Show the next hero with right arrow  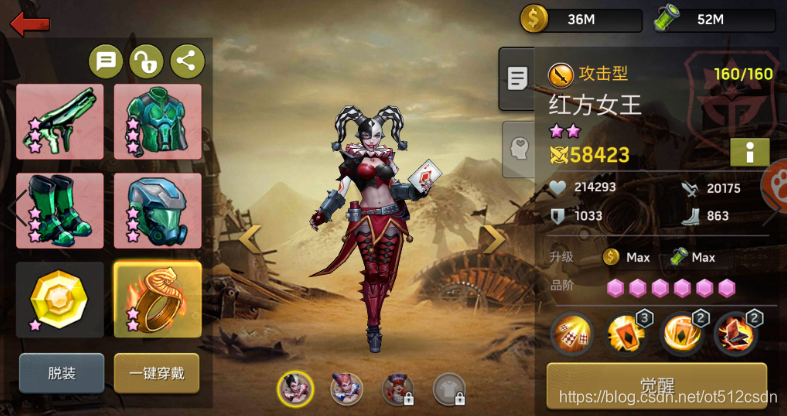tap(494, 238)
